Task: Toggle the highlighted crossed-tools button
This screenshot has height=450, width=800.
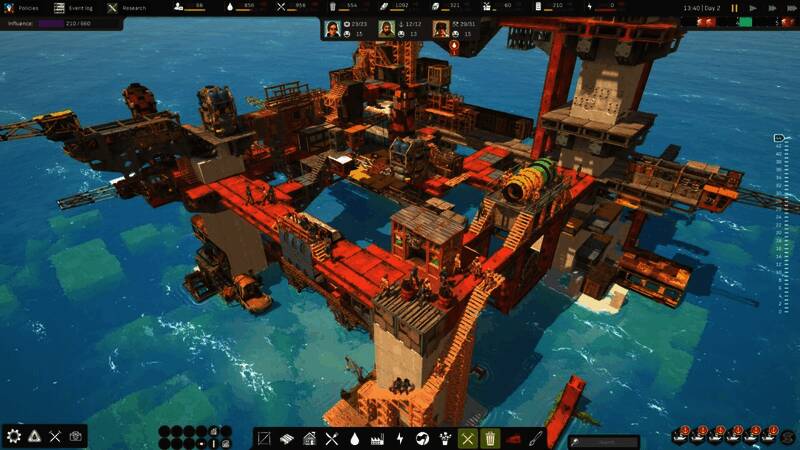Action: (467, 438)
